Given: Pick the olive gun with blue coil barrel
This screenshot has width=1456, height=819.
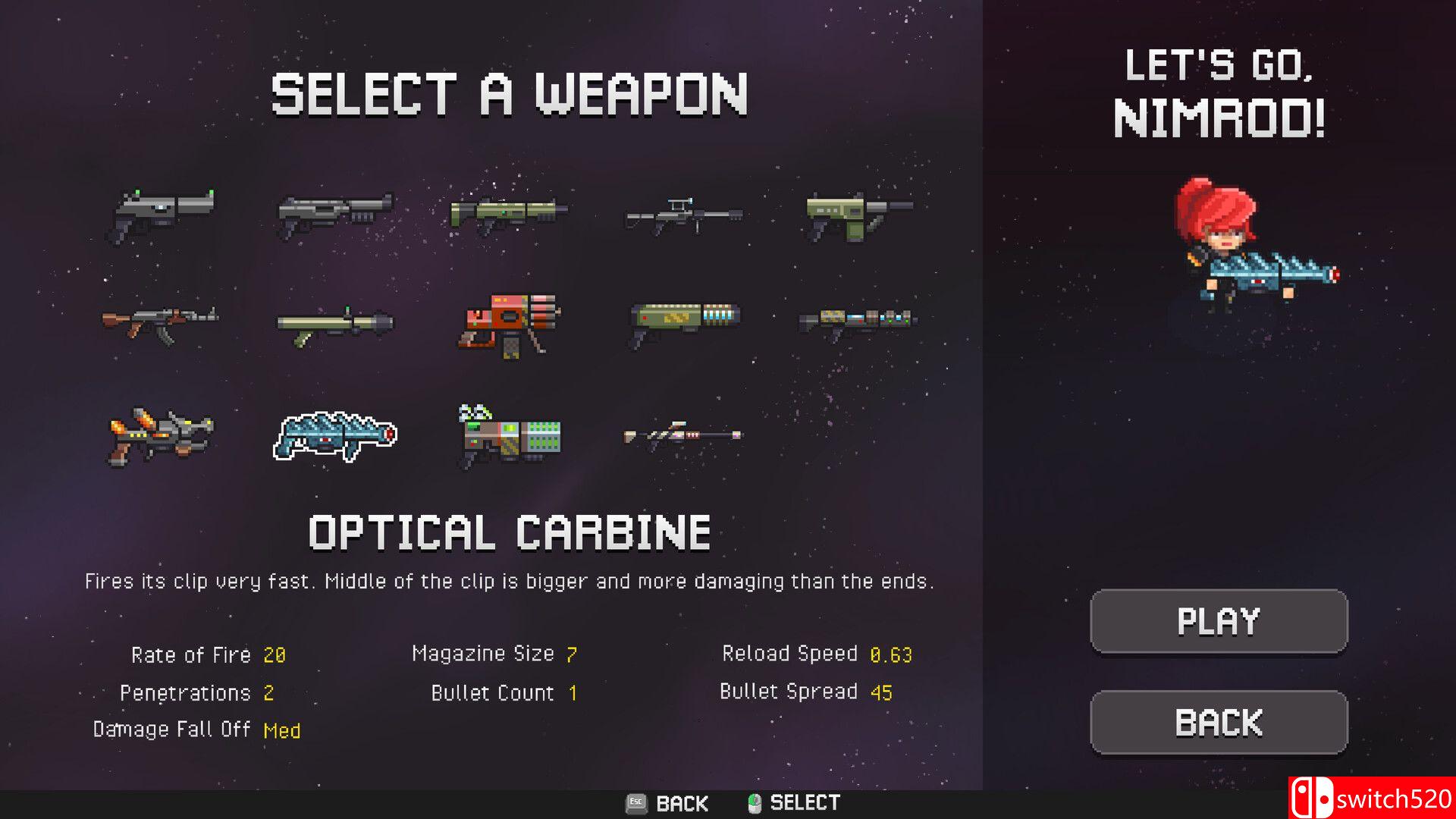Looking at the screenshot, I should 684,322.
